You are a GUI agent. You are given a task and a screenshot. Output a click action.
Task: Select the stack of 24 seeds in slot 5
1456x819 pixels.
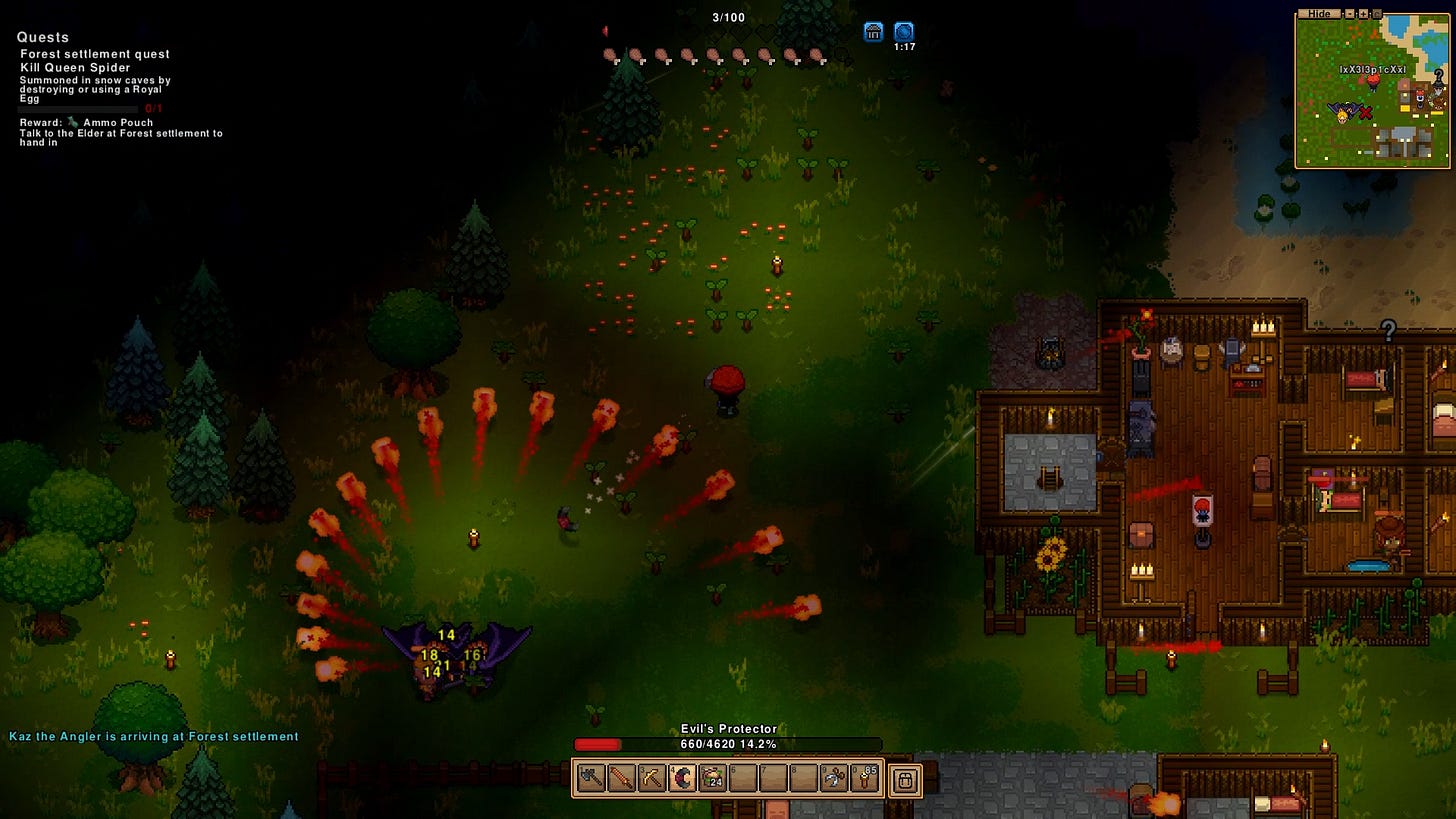tap(711, 777)
